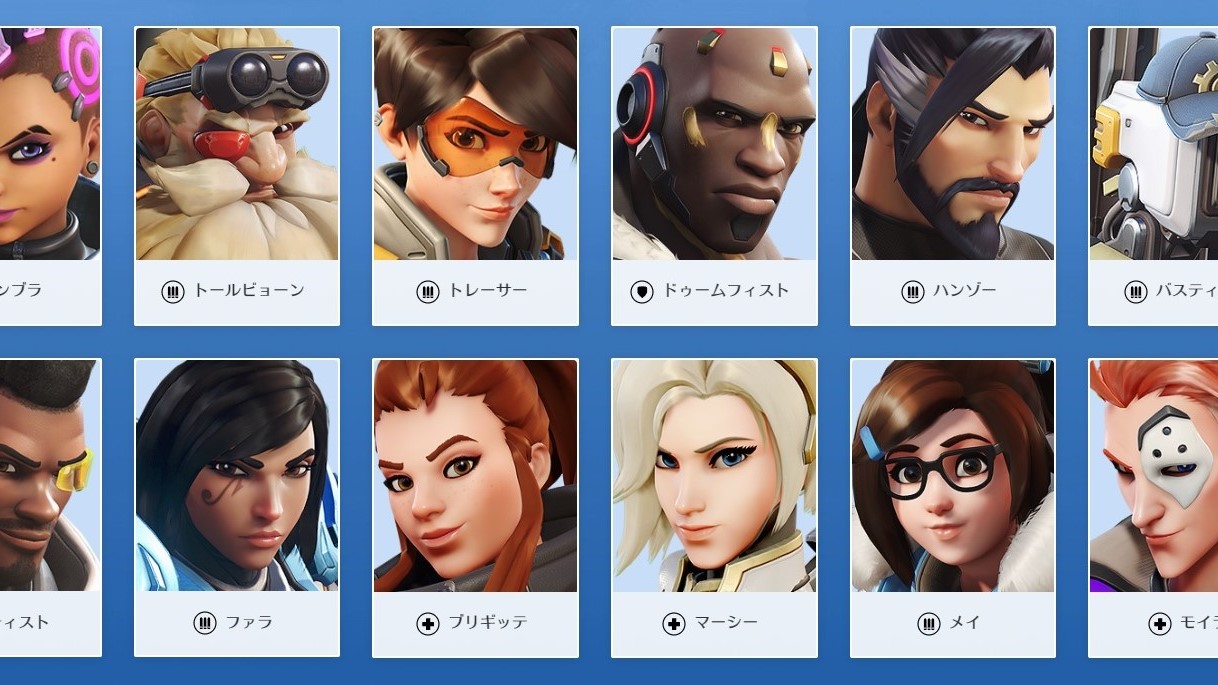
Task: Open the Doomfist hero card (ドゥームフィスト)
Action: tap(714, 175)
